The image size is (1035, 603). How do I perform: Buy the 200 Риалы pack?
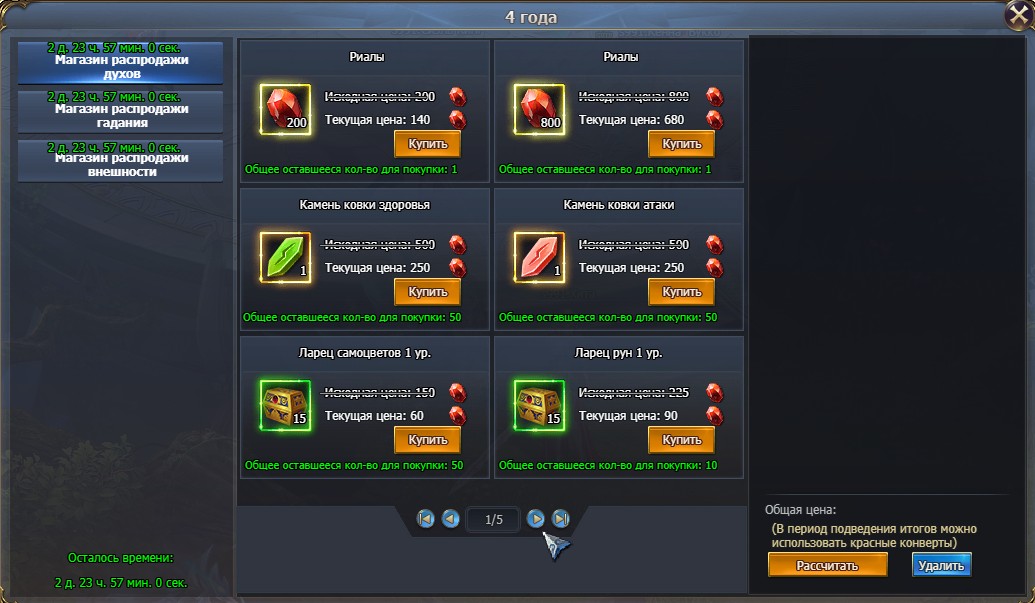pyautogui.click(x=427, y=144)
